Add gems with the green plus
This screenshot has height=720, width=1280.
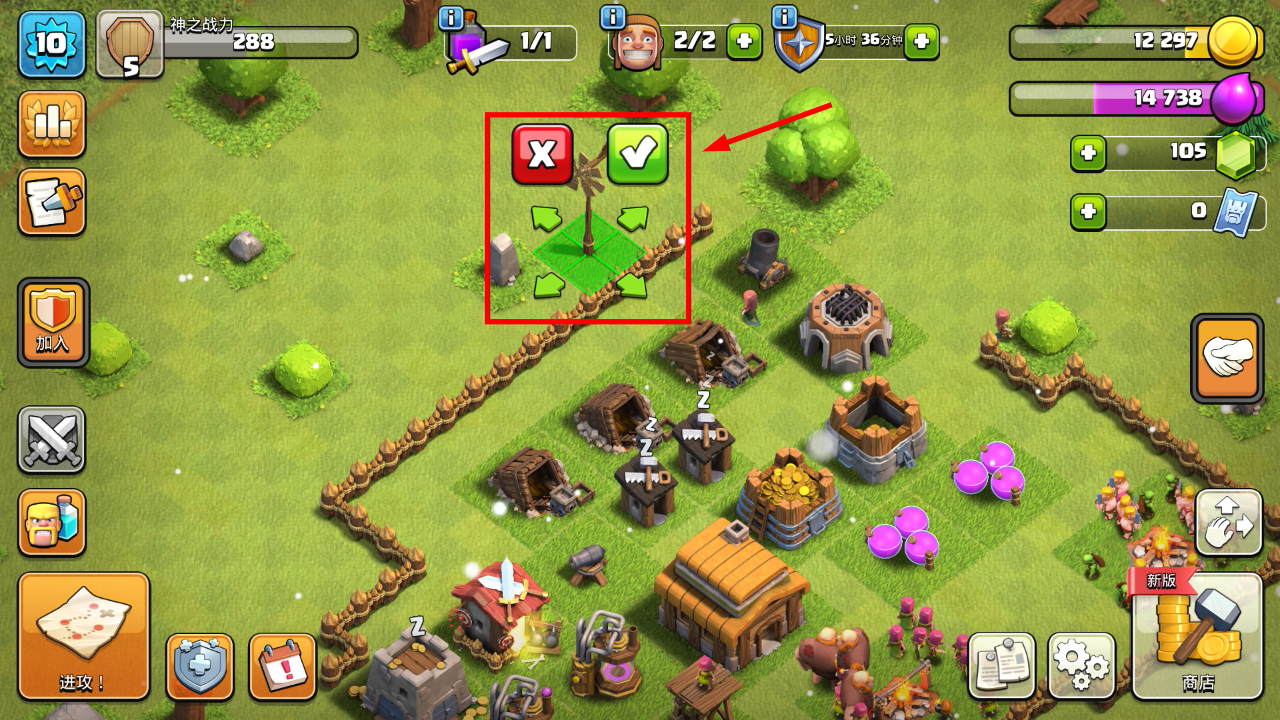click(x=1088, y=154)
